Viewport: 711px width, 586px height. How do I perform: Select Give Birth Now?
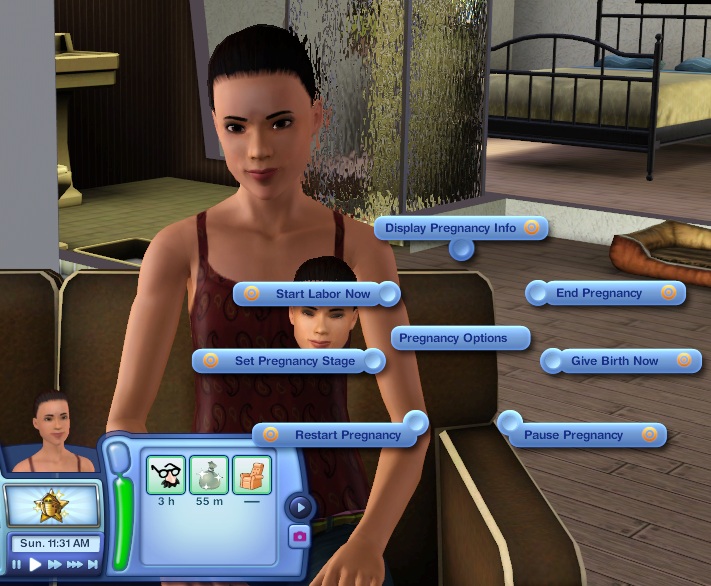tap(614, 361)
